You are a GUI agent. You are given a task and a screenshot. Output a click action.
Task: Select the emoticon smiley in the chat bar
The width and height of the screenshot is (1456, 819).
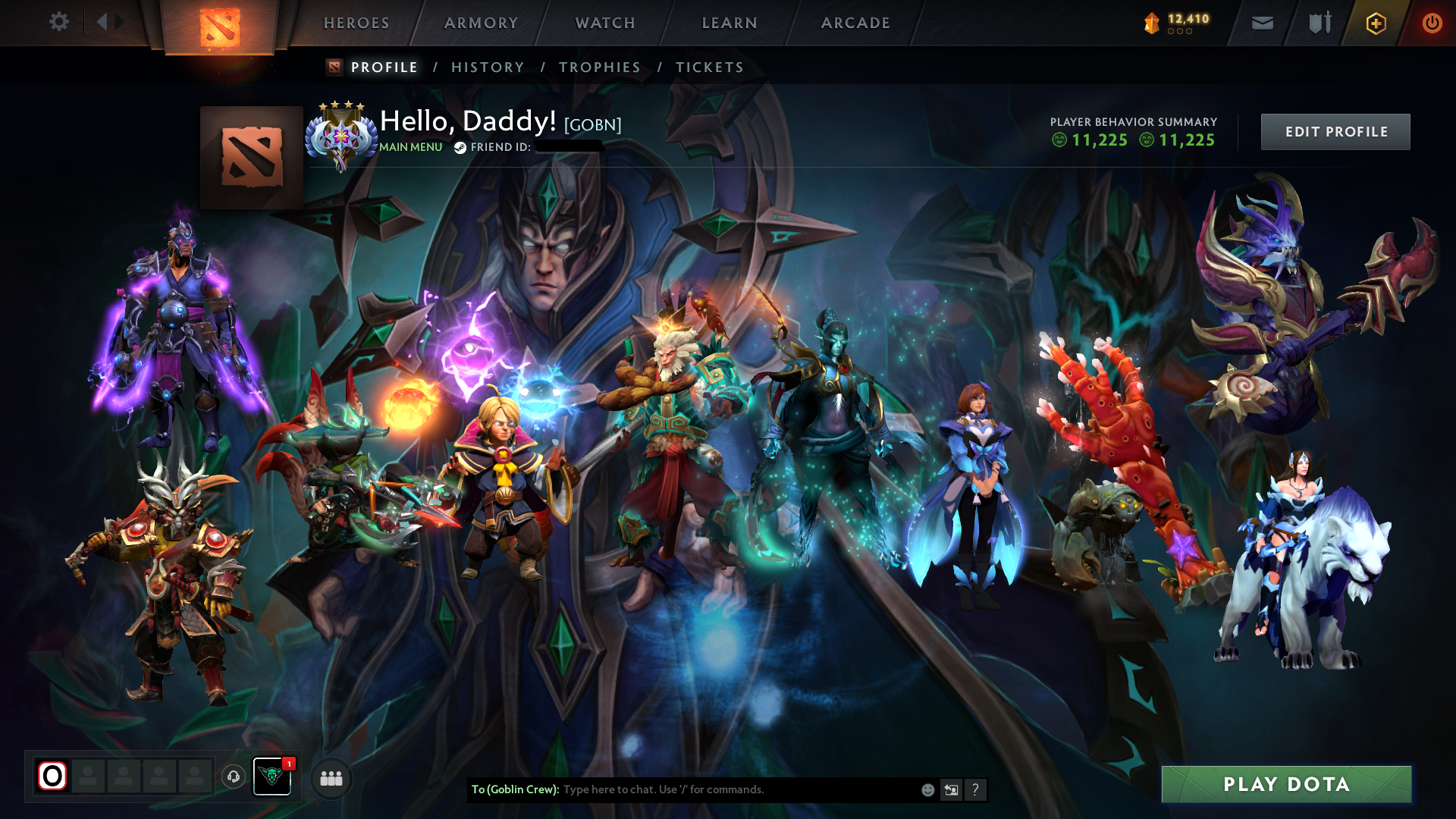click(x=927, y=789)
